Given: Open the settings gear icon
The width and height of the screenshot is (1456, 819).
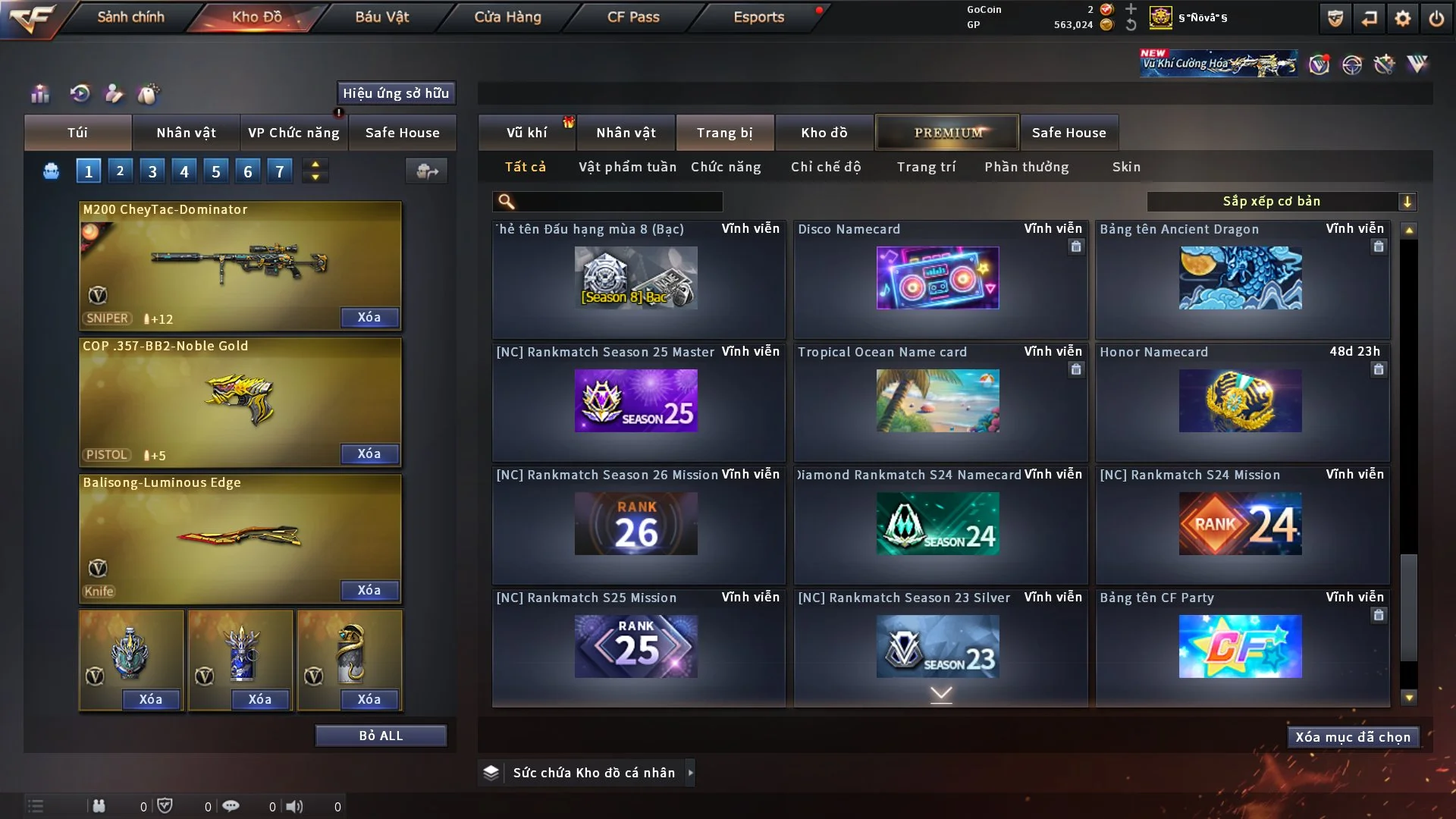Looking at the screenshot, I should coord(1402,18).
